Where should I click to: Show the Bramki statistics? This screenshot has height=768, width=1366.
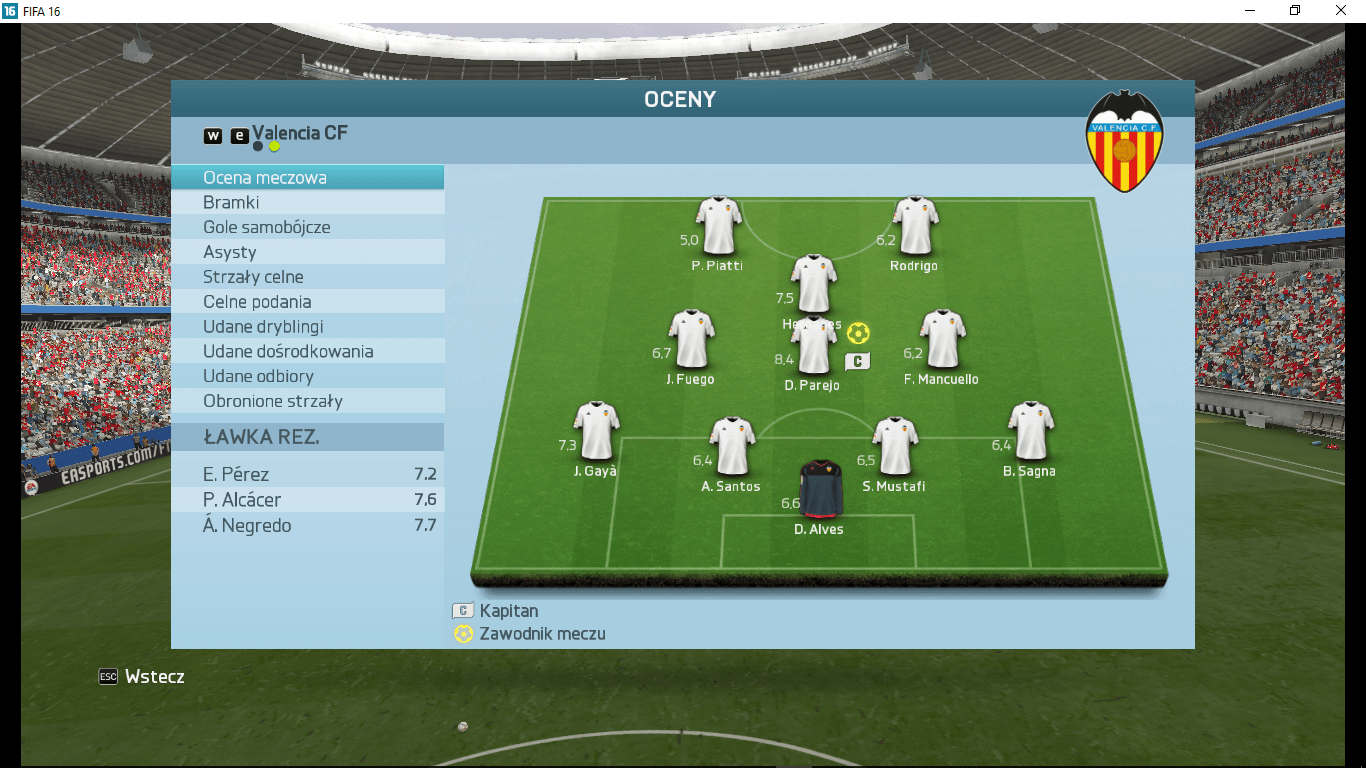tap(307, 203)
